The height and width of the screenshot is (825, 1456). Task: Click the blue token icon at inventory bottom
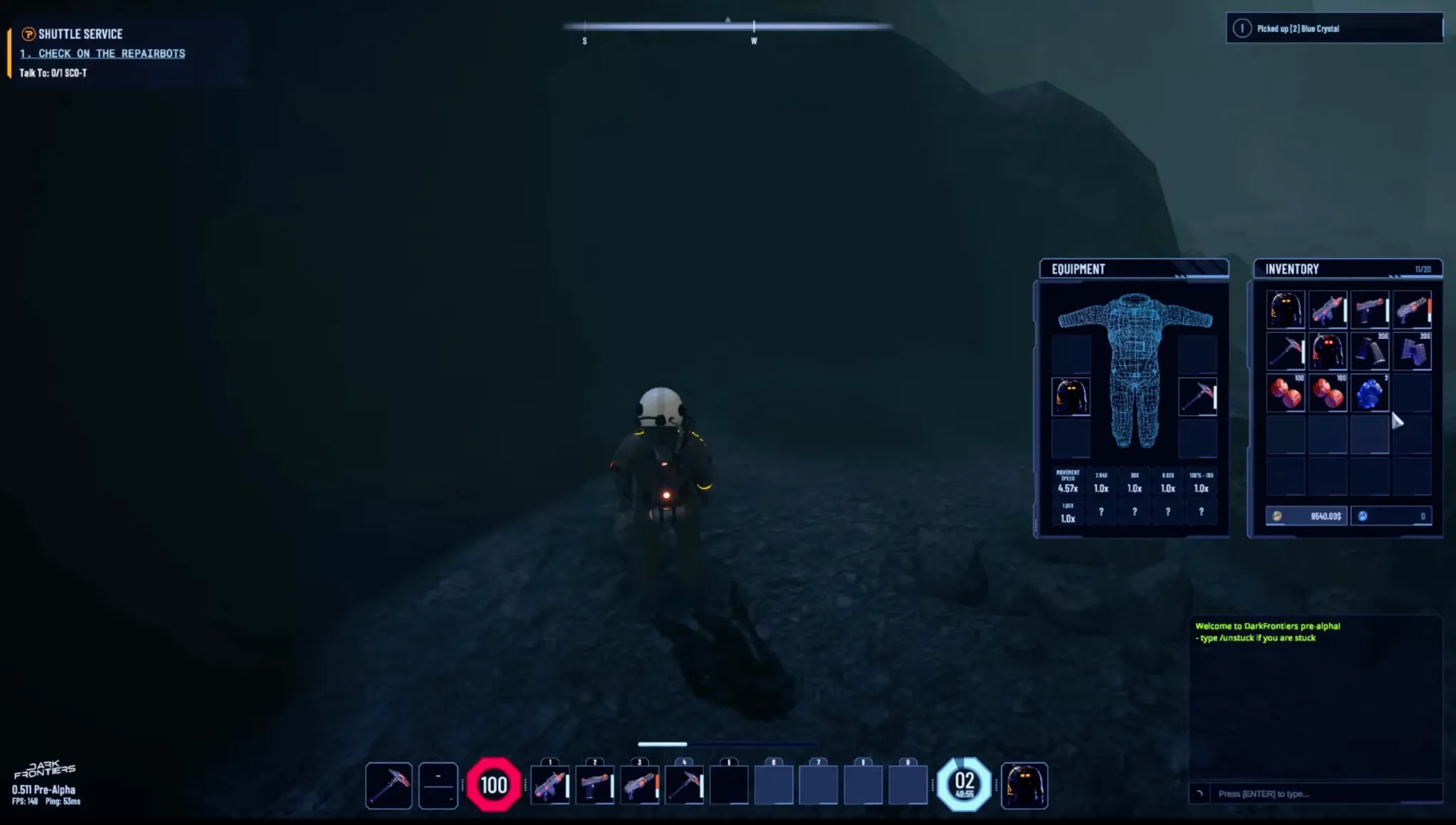point(1361,515)
